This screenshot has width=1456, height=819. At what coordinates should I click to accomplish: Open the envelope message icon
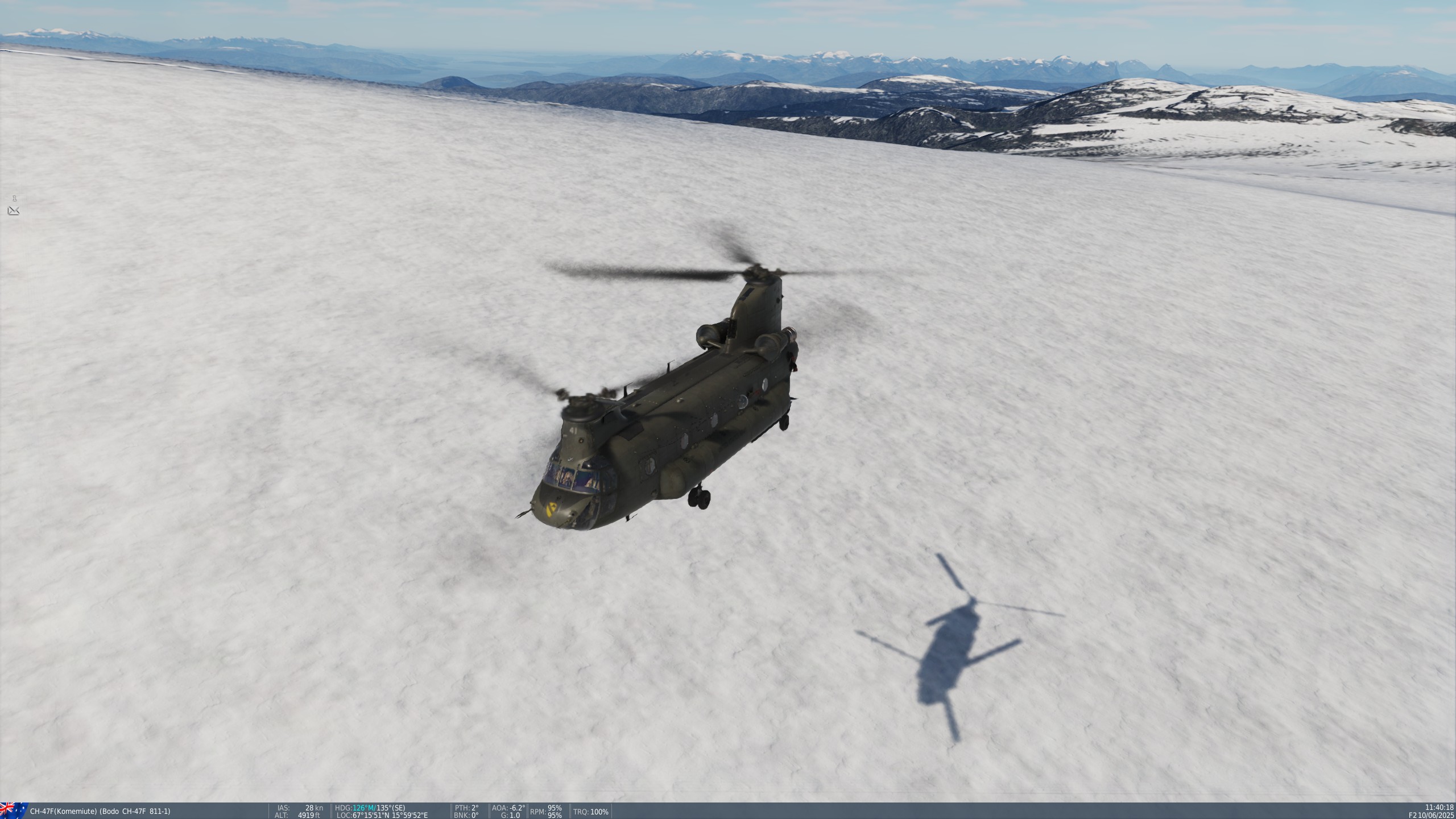[14, 211]
